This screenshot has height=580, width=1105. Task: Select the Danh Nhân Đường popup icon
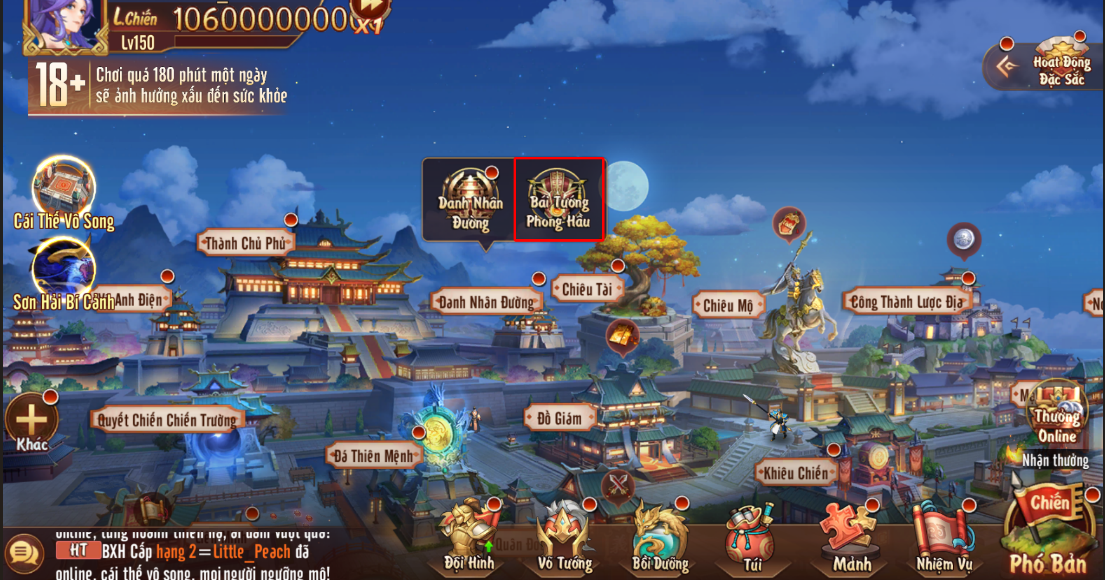click(x=469, y=199)
